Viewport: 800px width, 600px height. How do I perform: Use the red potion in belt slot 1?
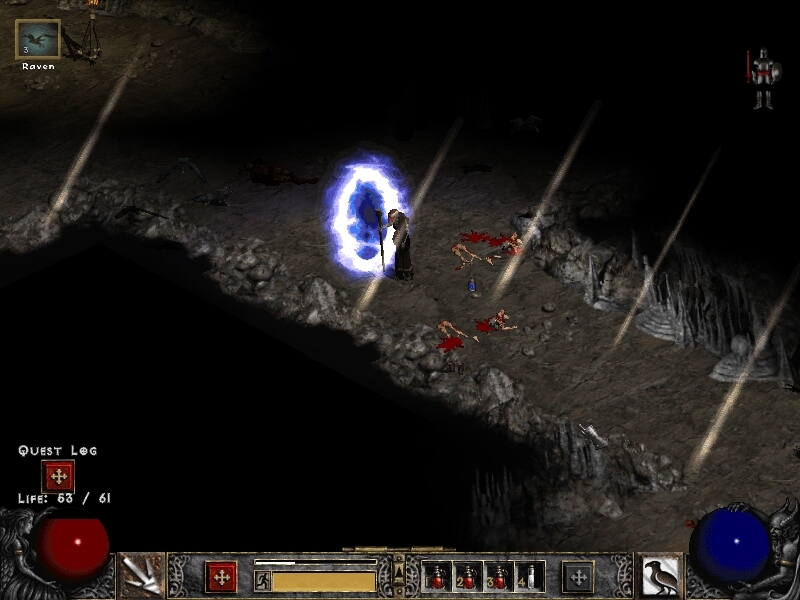[438, 577]
